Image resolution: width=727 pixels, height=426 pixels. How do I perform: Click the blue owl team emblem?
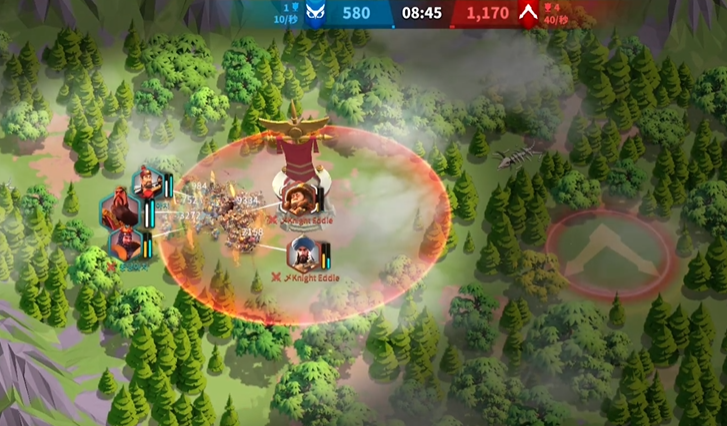point(315,15)
